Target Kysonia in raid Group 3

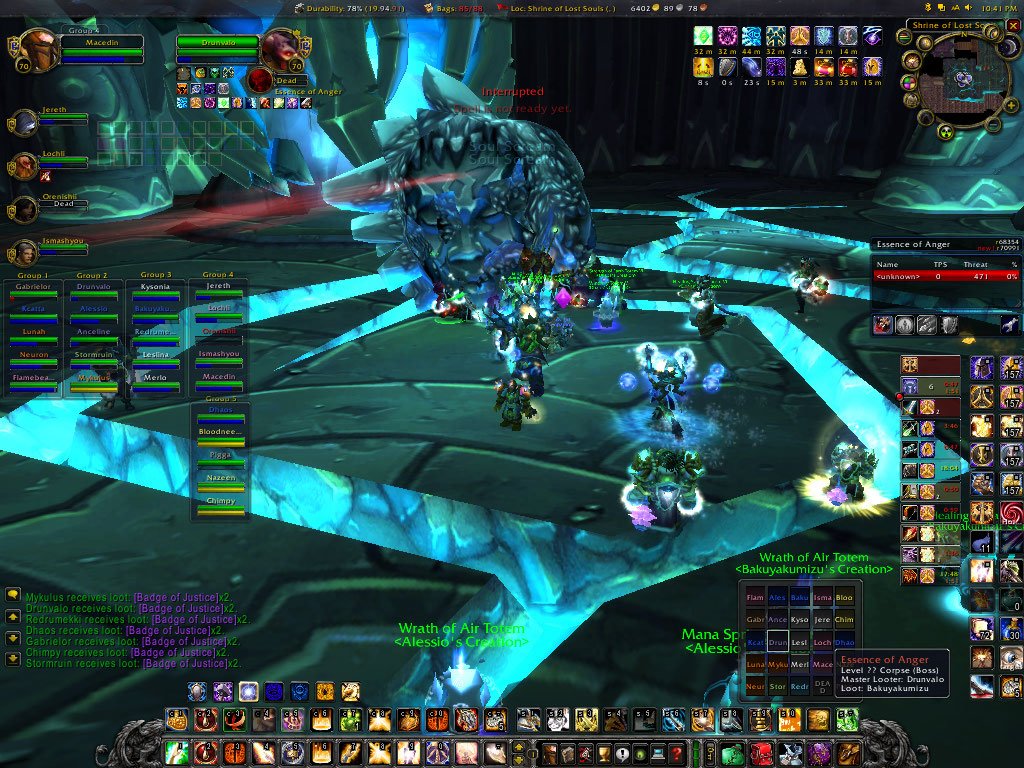[x=155, y=290]
